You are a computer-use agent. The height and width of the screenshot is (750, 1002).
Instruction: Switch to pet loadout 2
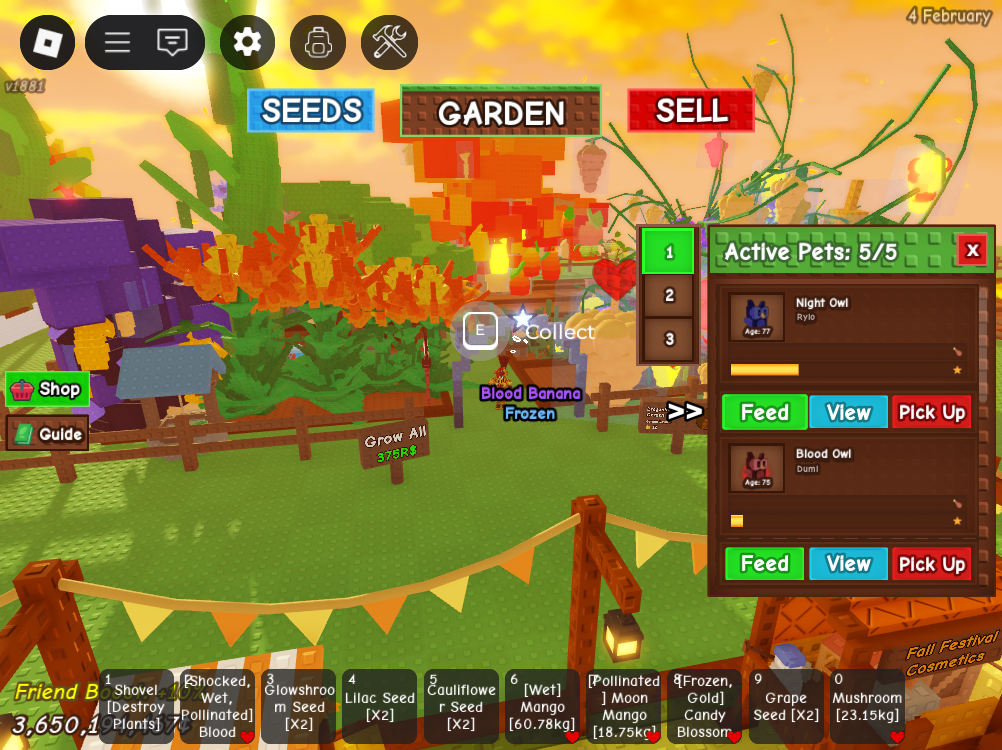[669, 295]
